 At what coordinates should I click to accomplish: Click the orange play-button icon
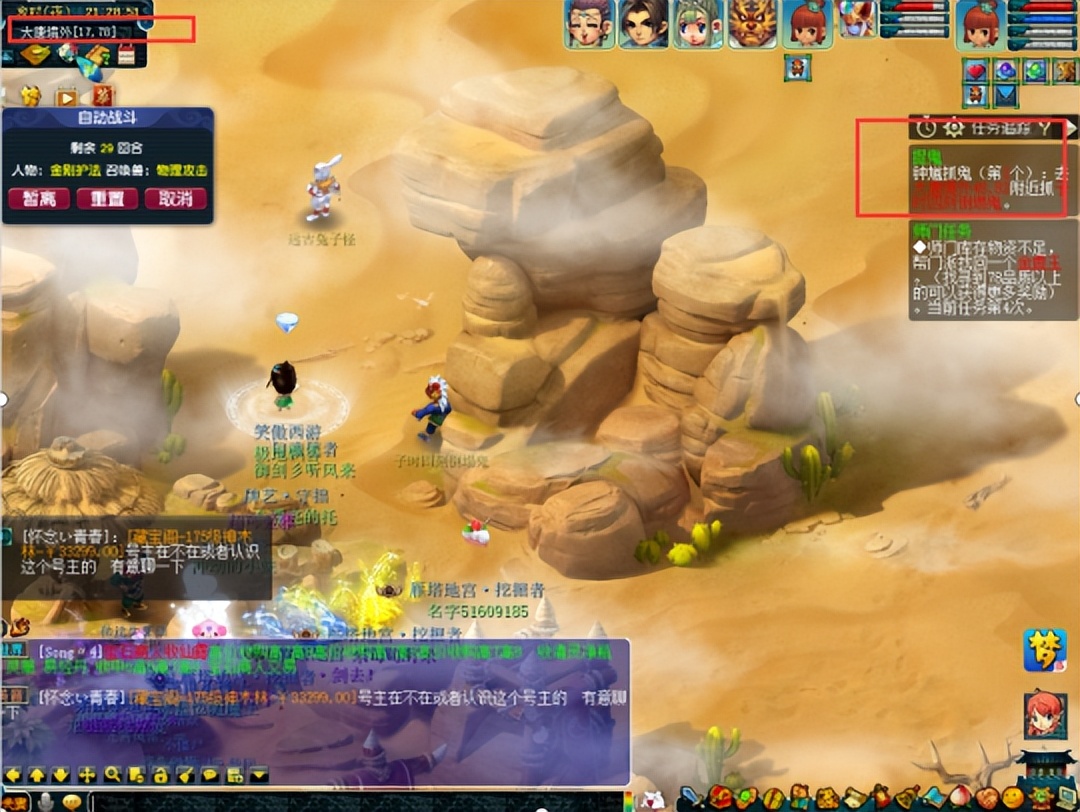tap(66, 97)
